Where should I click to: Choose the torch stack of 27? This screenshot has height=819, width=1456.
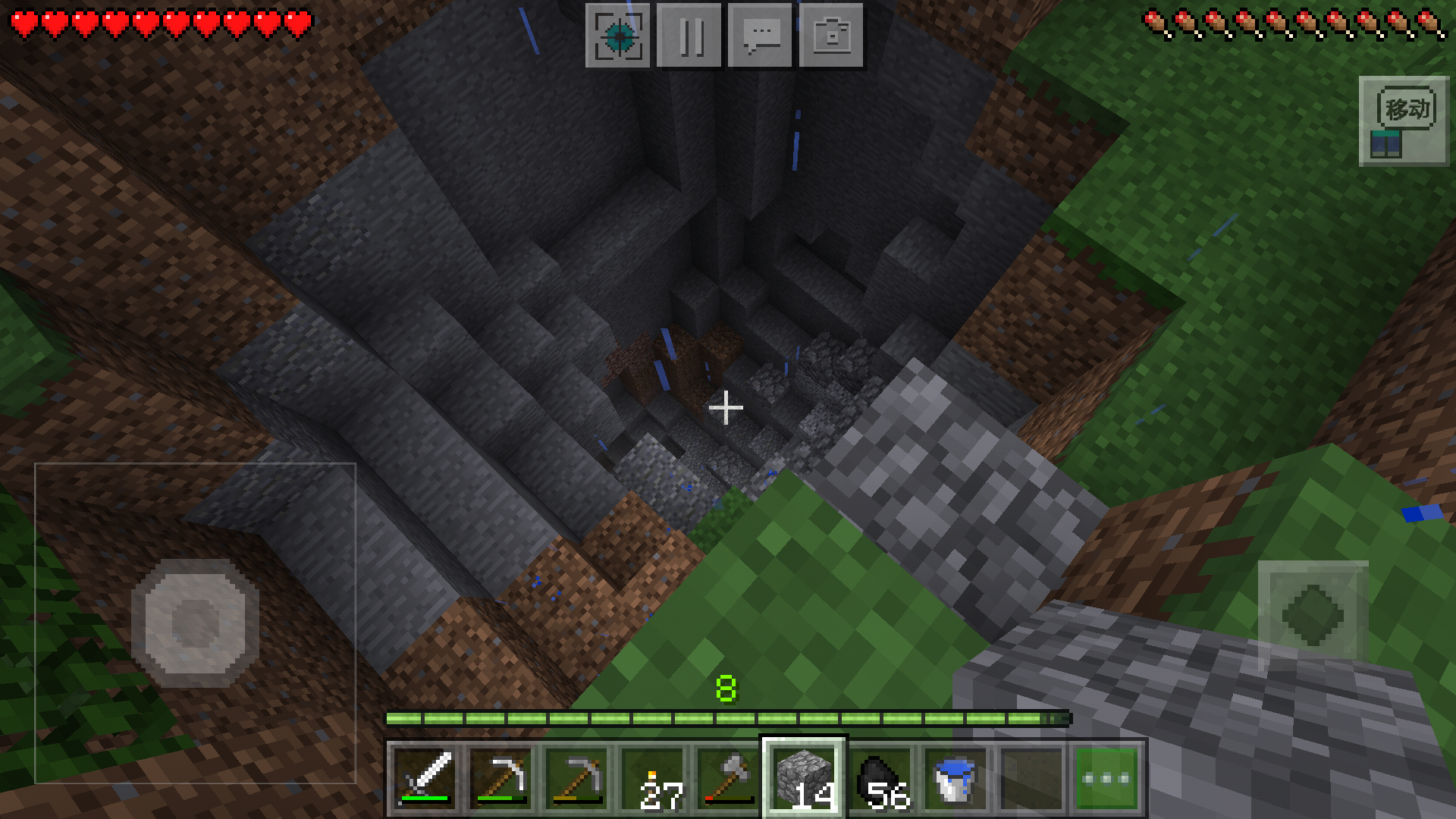(x=653, y=778)
